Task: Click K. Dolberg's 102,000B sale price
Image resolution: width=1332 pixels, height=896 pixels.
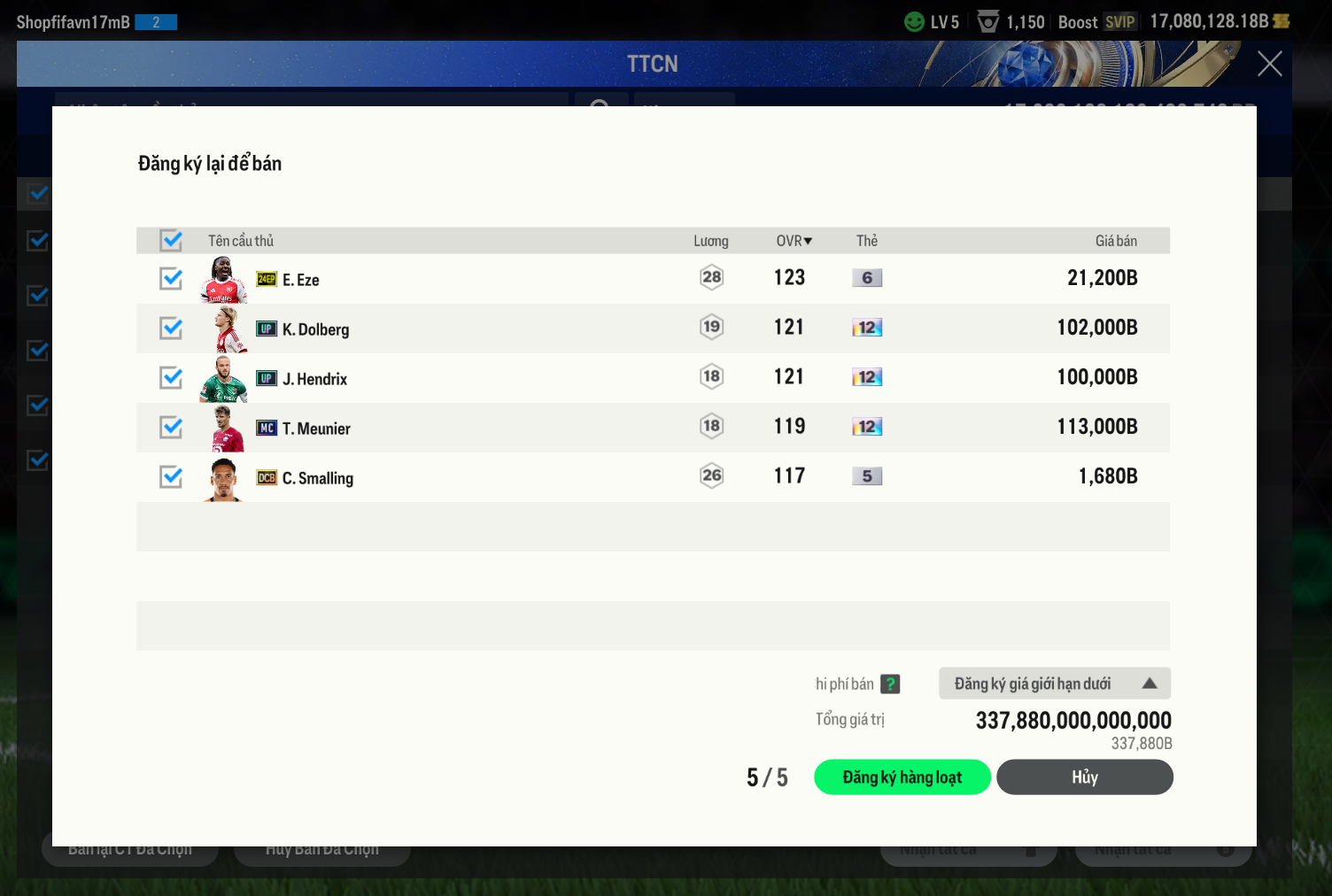Action: 1096,328
